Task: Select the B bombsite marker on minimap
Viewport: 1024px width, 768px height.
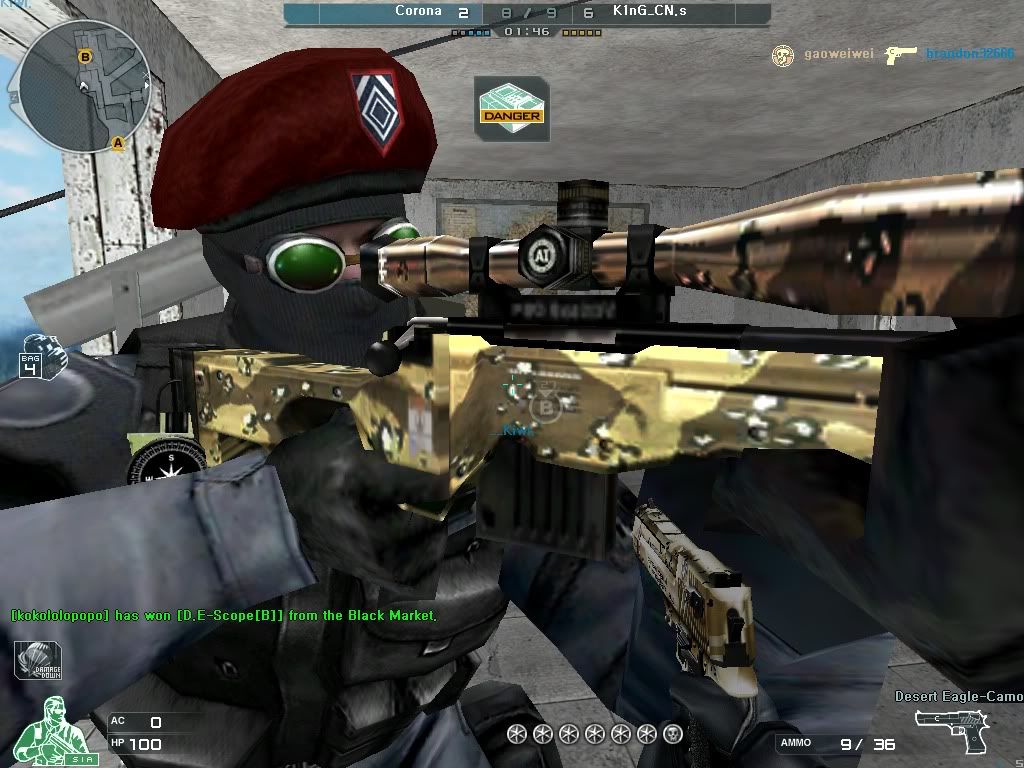Action: 86,57
